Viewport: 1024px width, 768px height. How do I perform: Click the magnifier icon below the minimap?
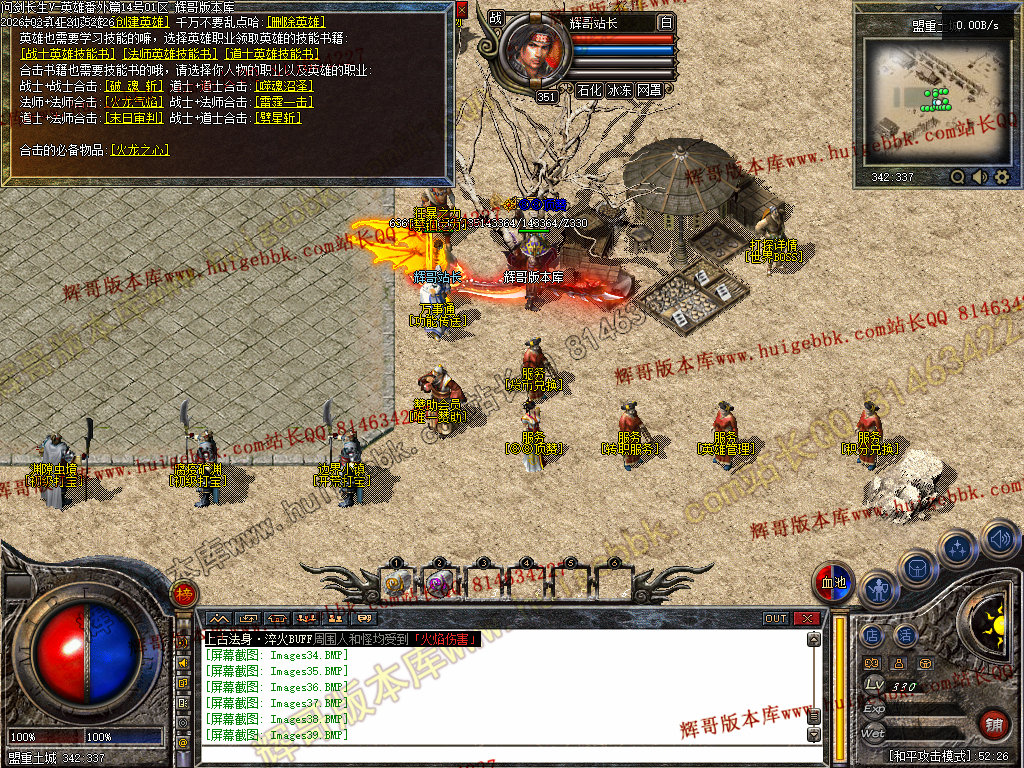pyautogui.click(x=958, y=177)
